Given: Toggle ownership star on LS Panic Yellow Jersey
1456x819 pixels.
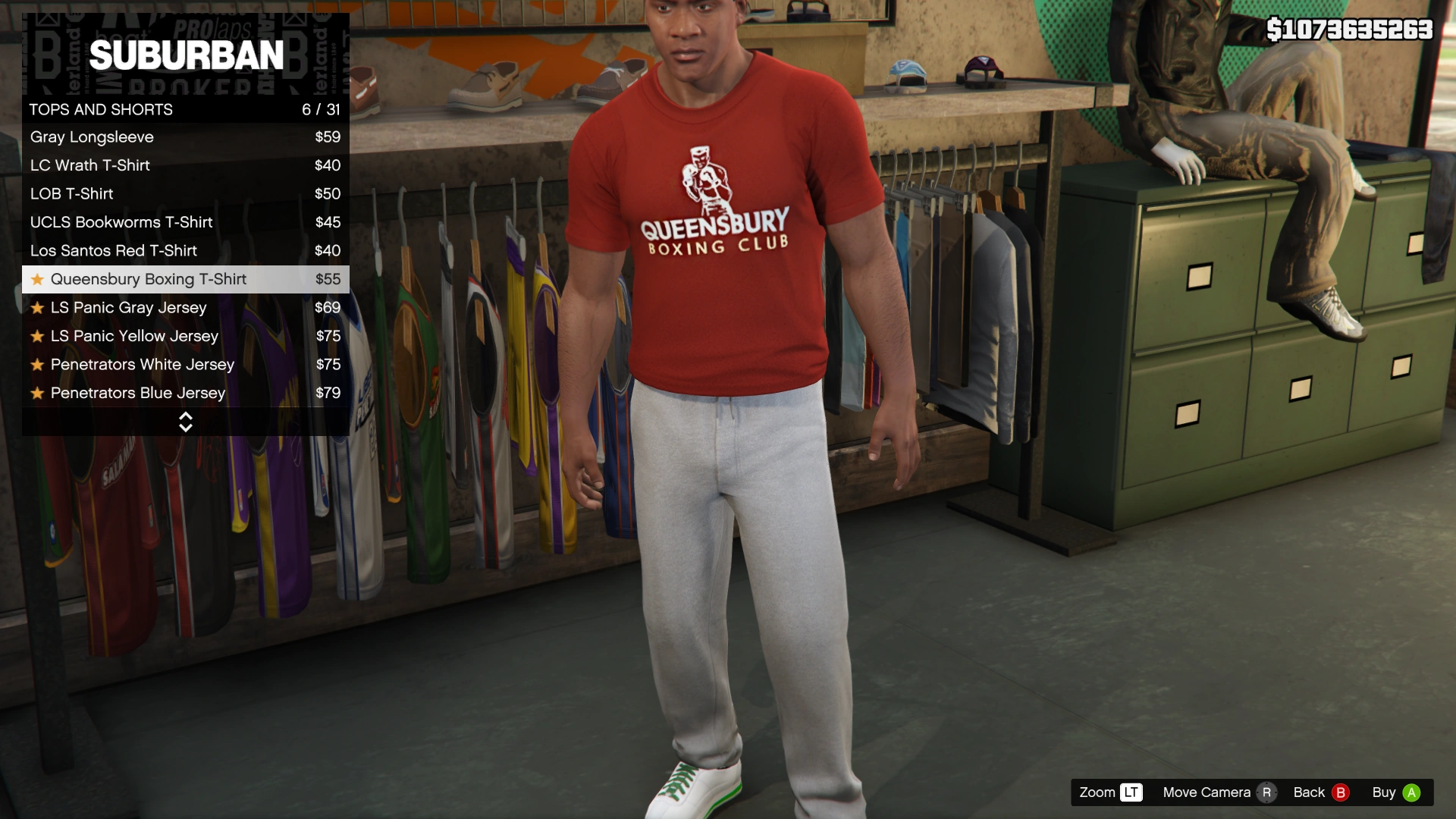Looking at the screenshot, I should tap(36, 336).
